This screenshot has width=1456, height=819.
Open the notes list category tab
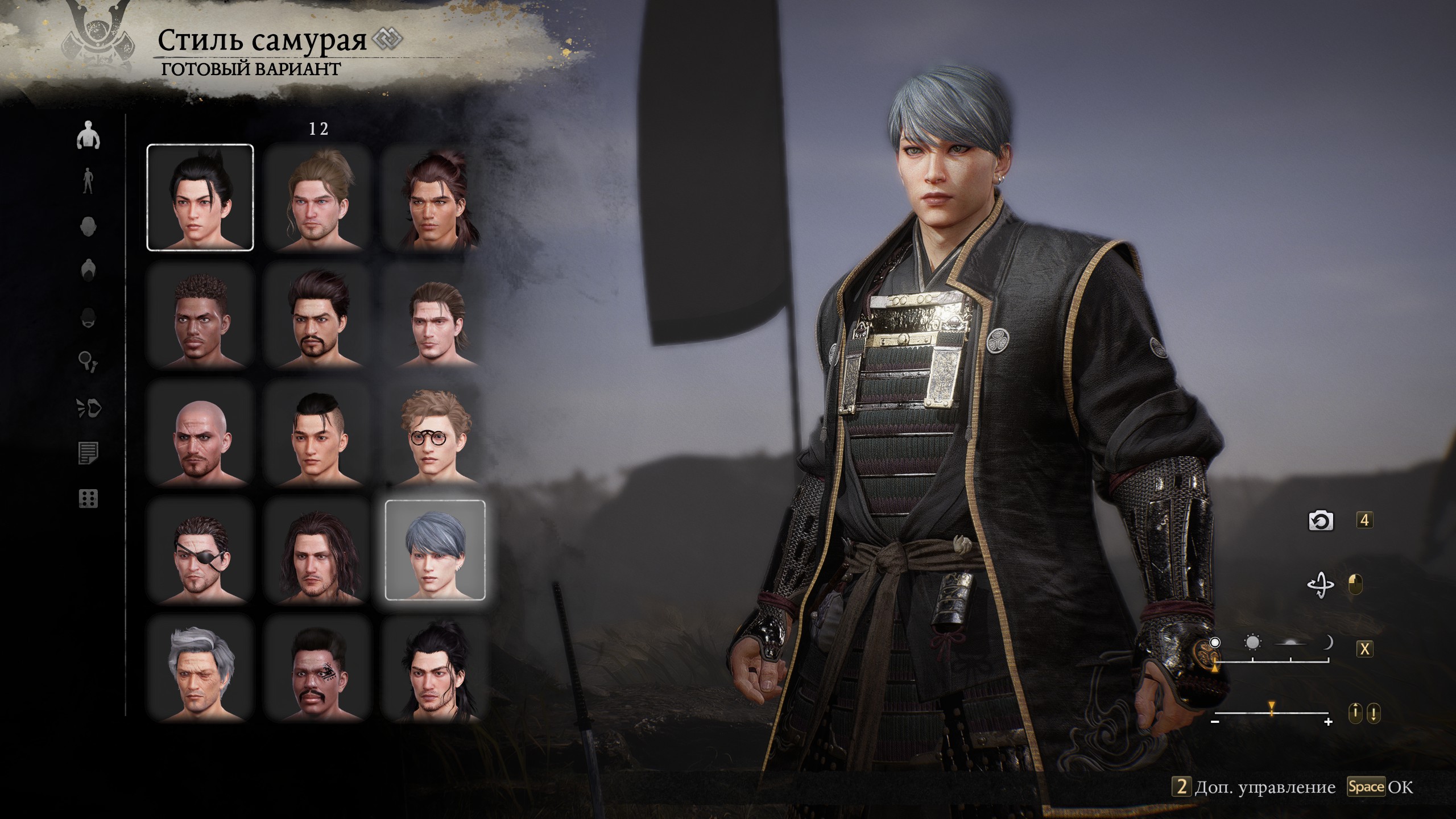pos(88,453)
